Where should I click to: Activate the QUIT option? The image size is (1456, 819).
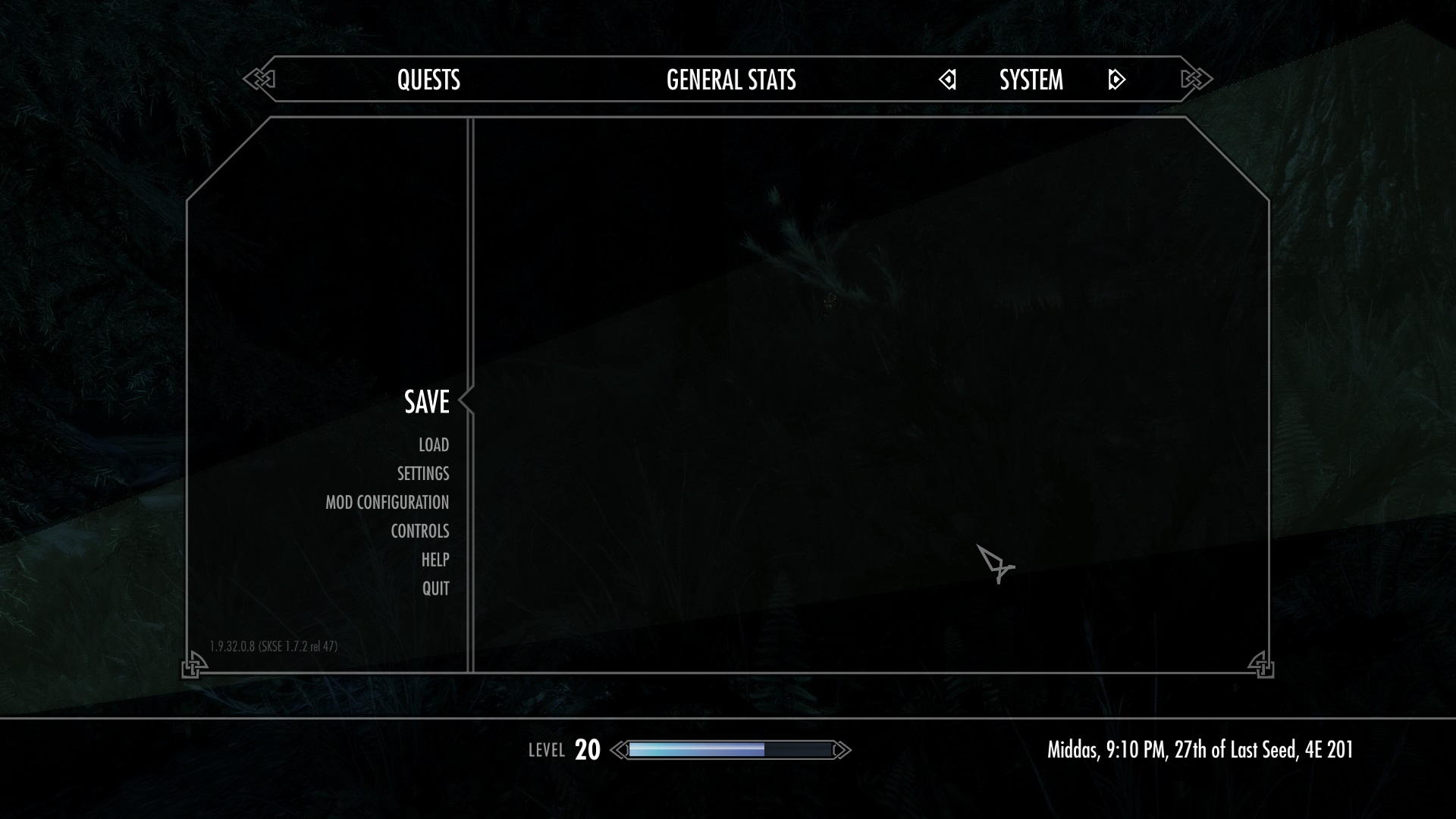coord(435,588)
